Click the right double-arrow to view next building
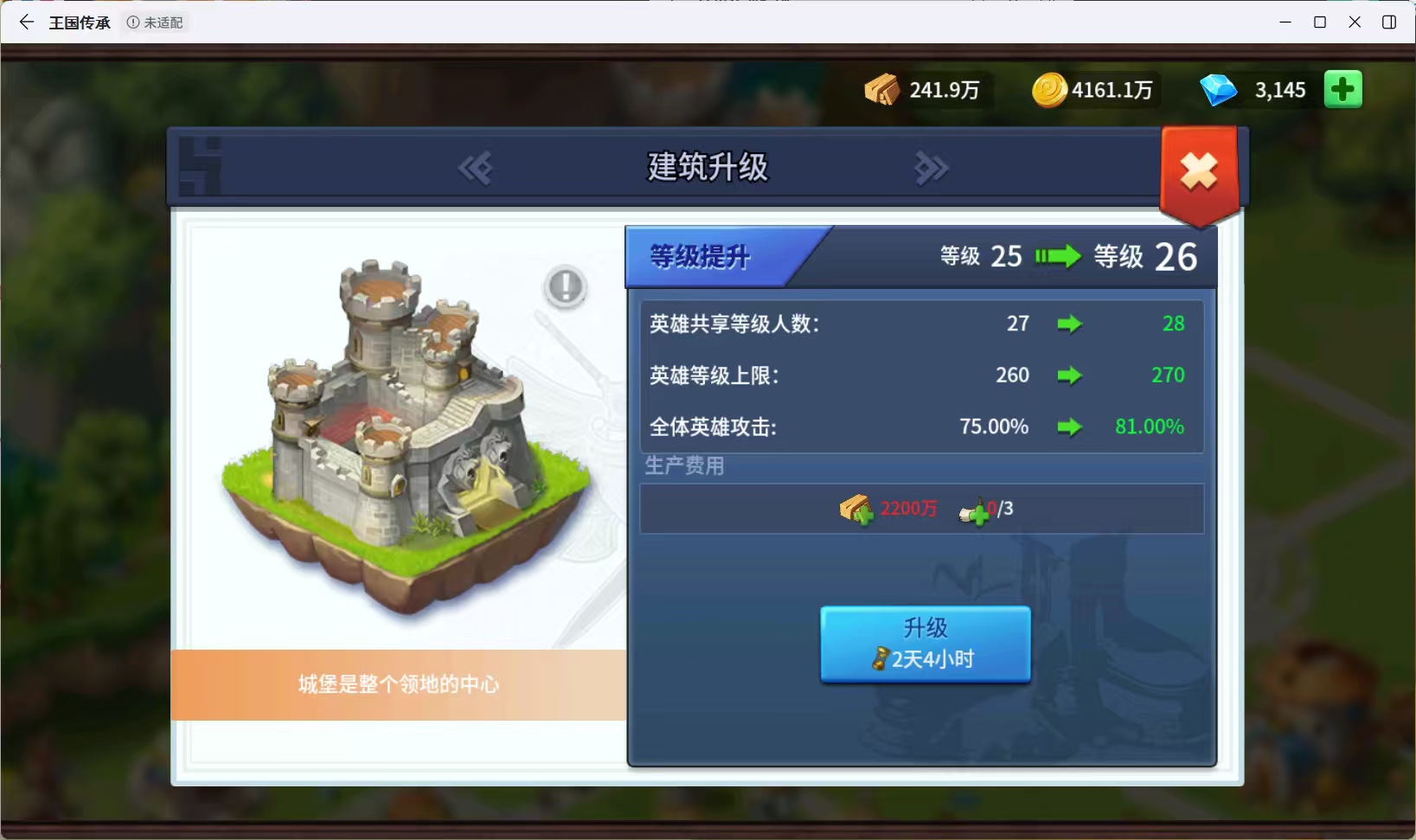 (x=932, y=169)
